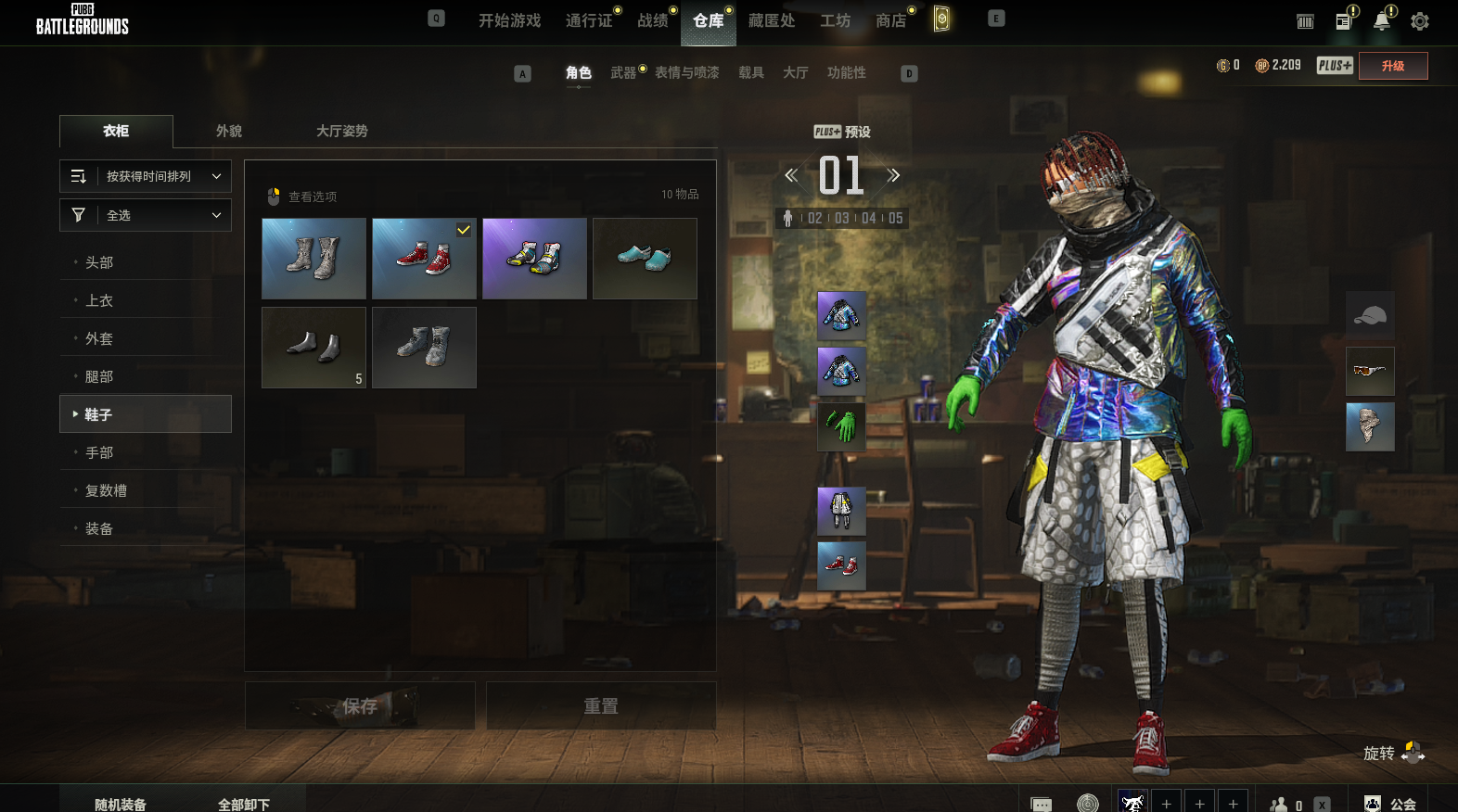Open the settings gear icon
The image size is (1458, 812).
click(x=1419, y=21)
